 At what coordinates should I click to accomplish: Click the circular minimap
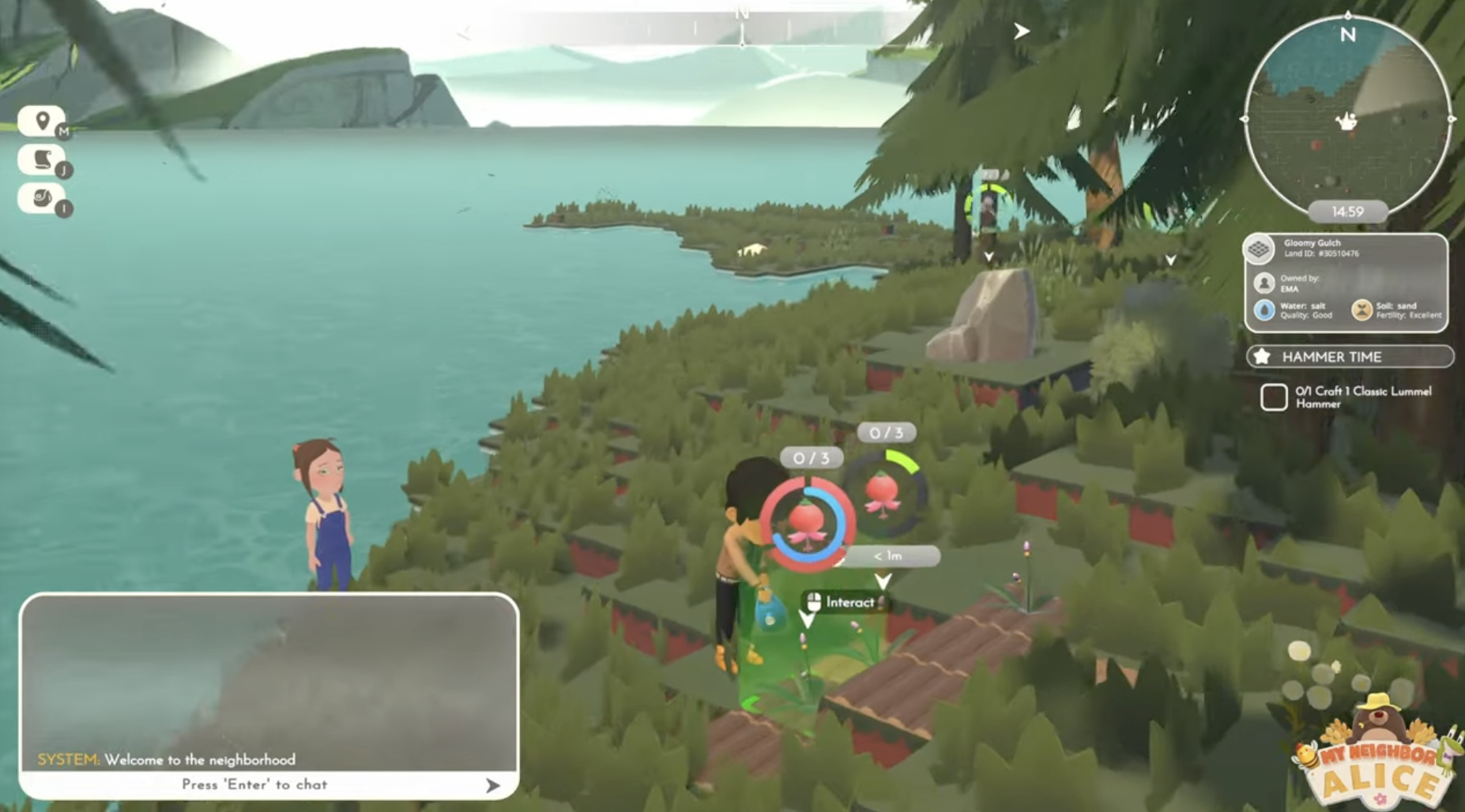pos(1347,118)
